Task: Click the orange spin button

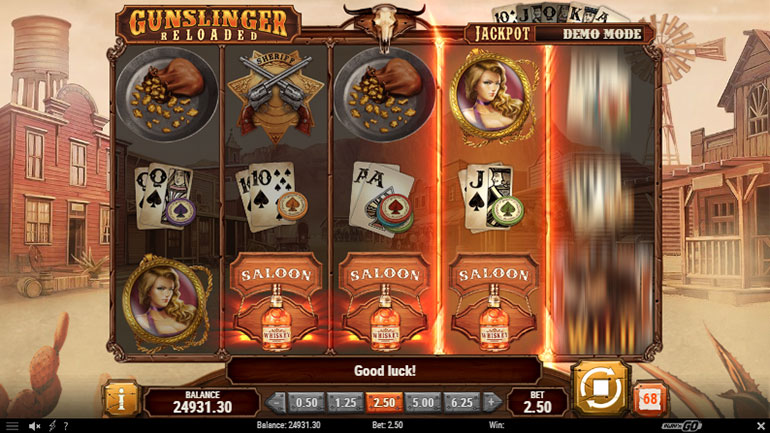Action: [599, 387]
